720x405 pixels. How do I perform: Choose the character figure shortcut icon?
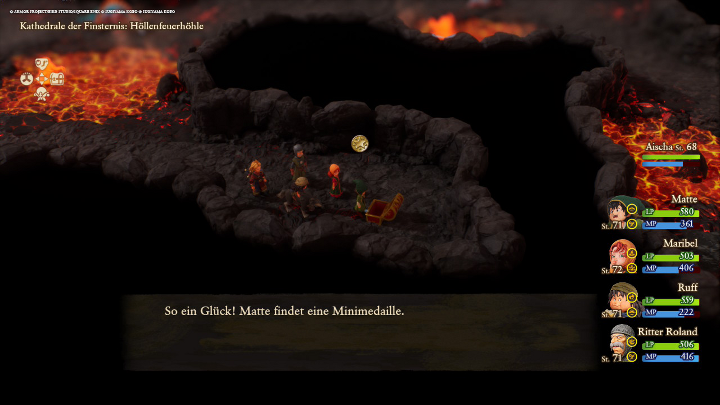click(x=42, y=93)
